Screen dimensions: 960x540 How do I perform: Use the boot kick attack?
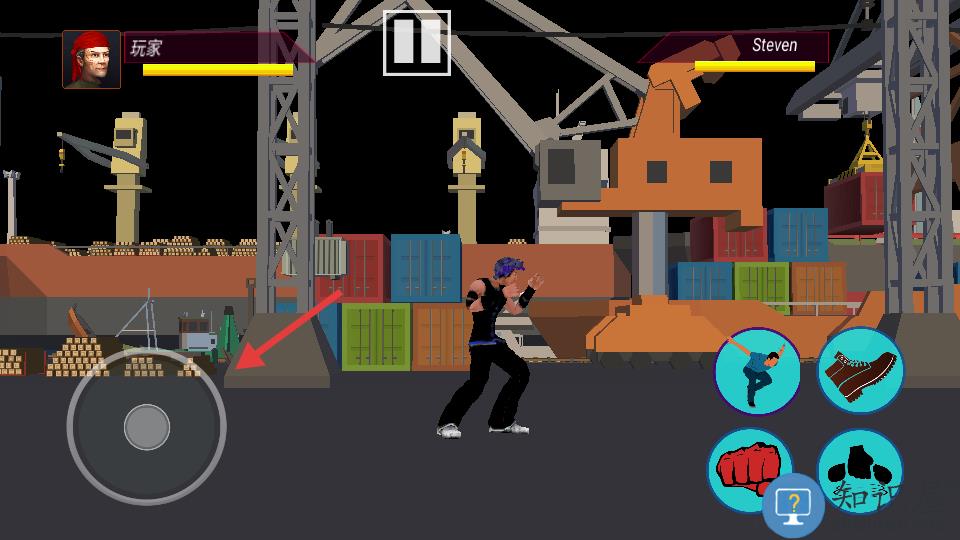point(861,371)
